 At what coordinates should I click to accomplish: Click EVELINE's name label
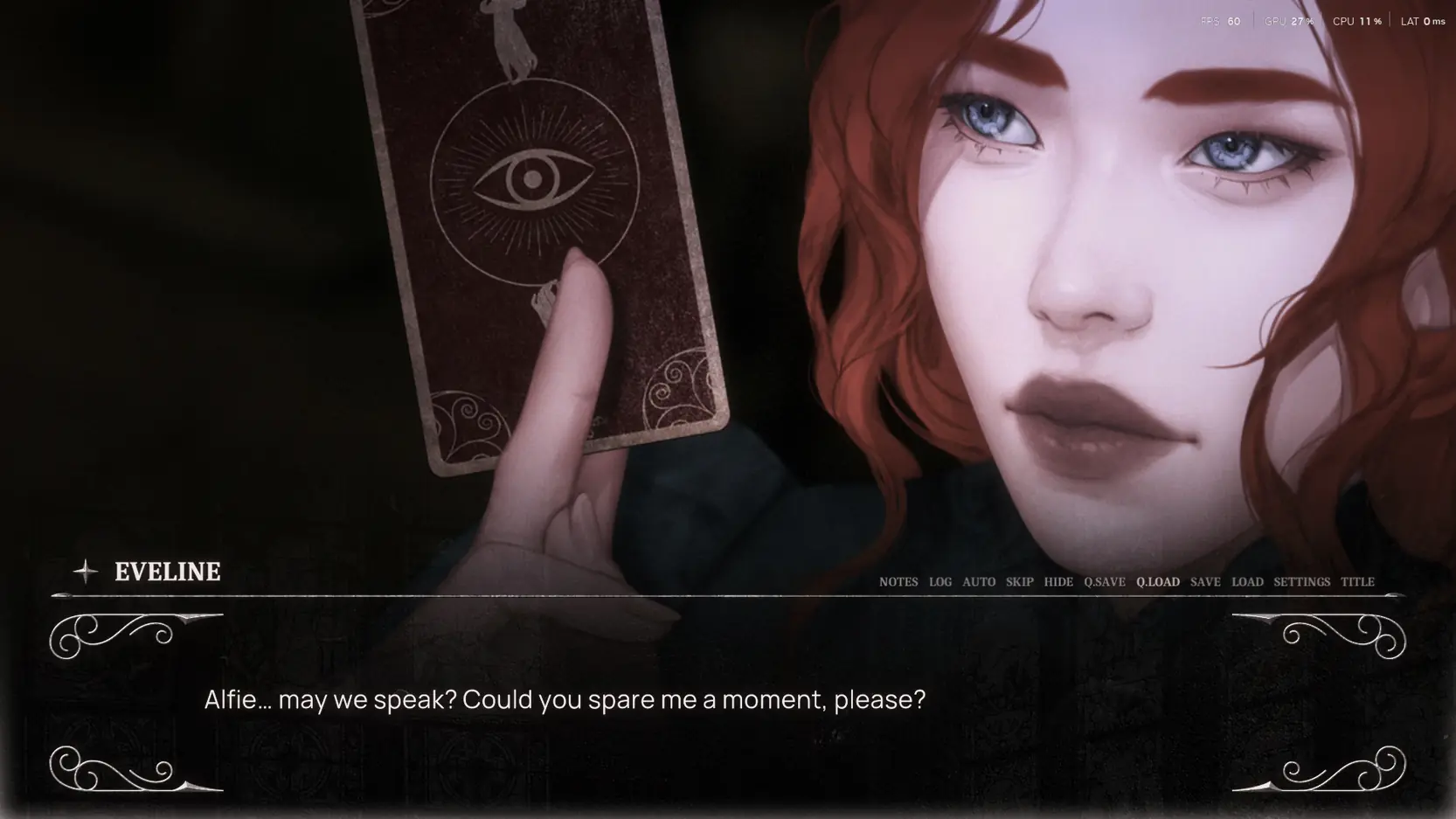click(x=168, y=573)
